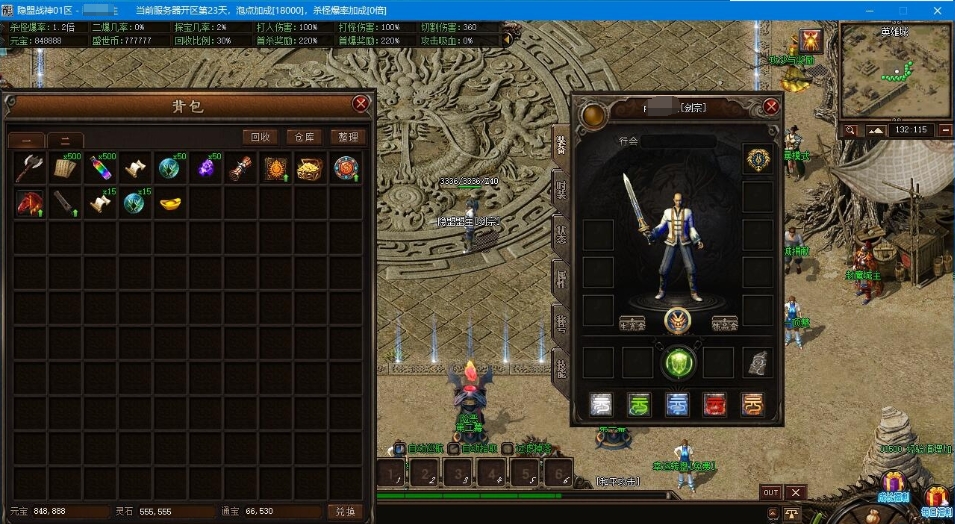Select the red element icon slot
Image resolution: width=955 pixels, height=524 pixels.
[715, 403]
